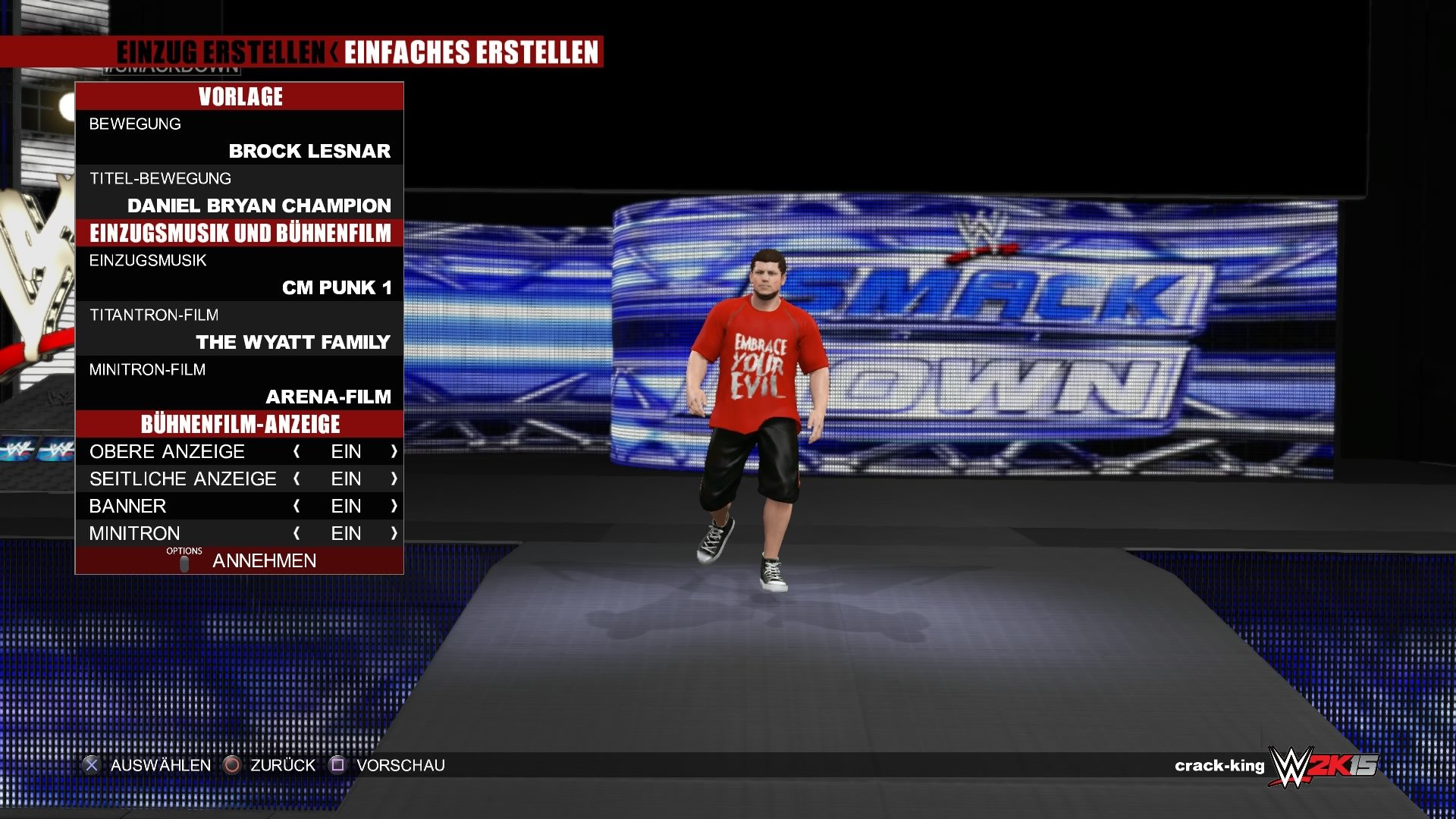Click the right arrow next to EIN for BANNER

tap(394, 506)
